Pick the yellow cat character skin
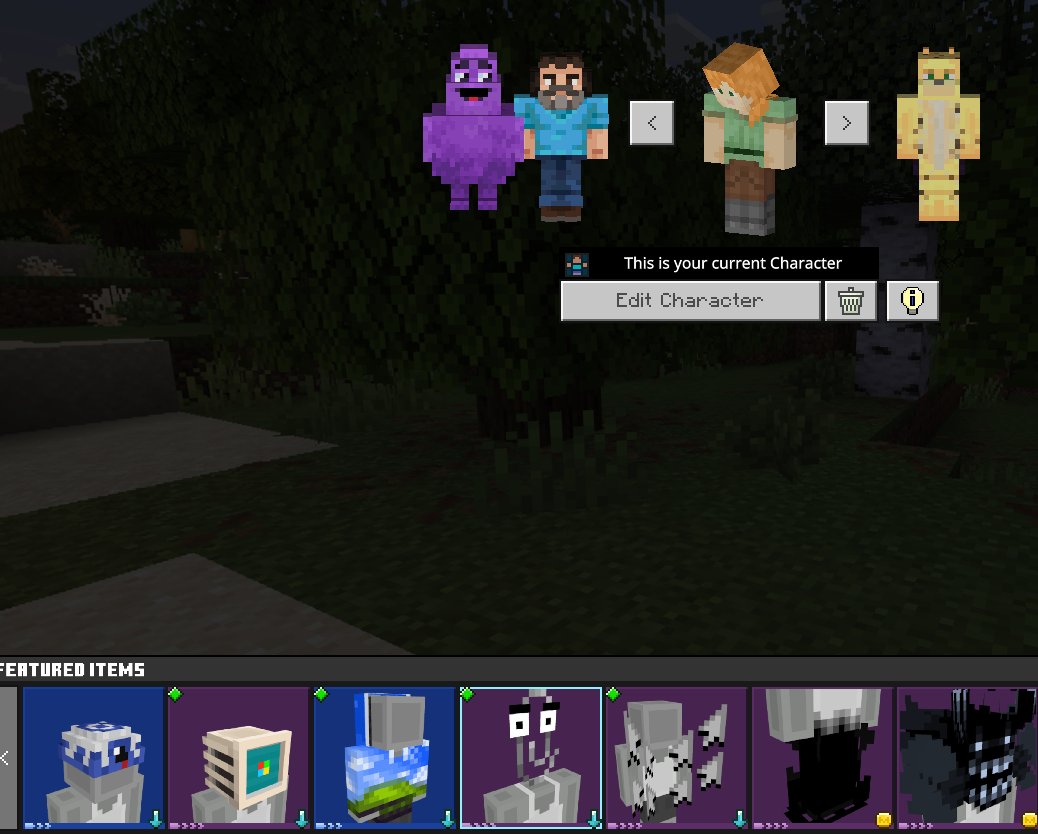 937,135
